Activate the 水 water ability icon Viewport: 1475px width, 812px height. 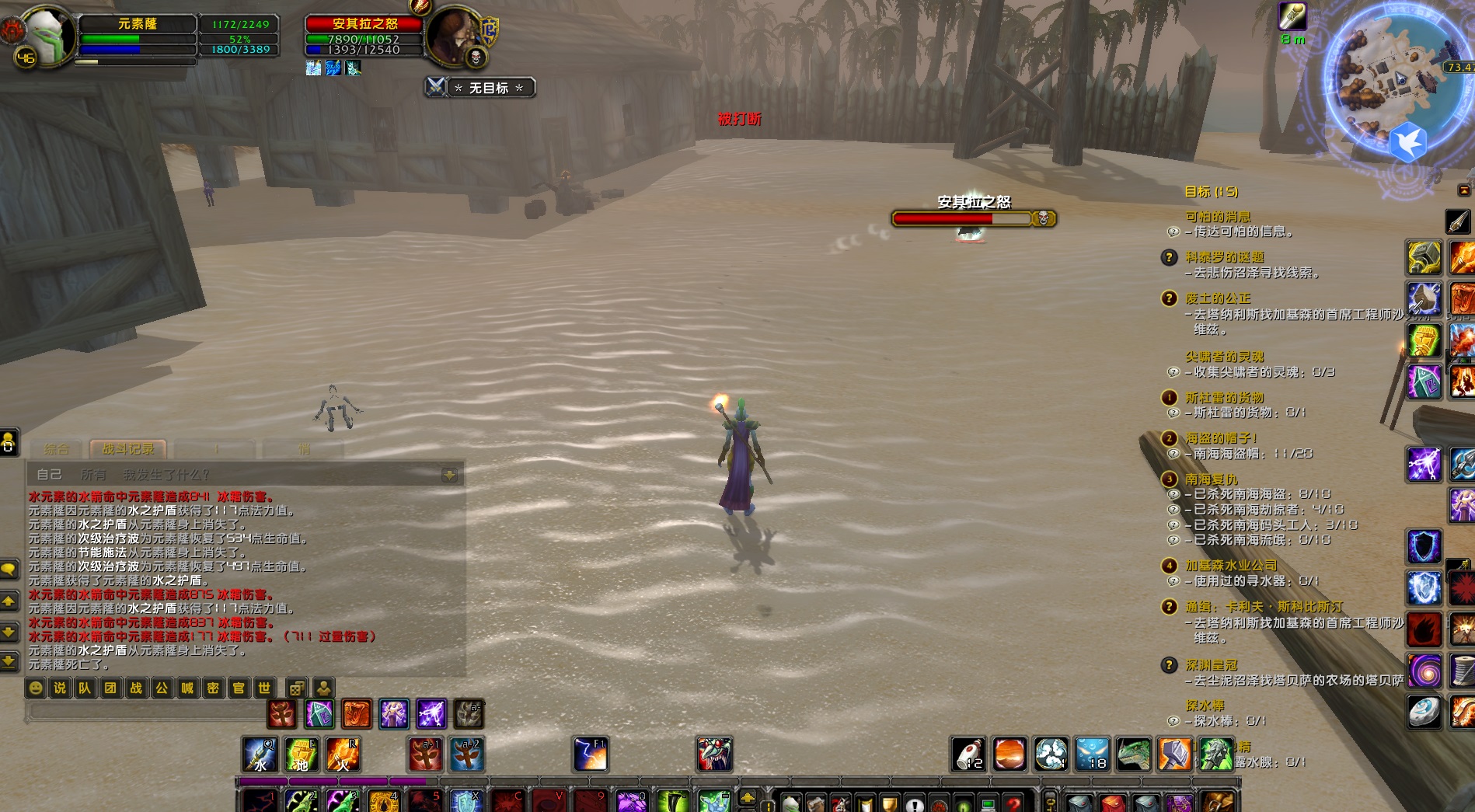[260, 754]
